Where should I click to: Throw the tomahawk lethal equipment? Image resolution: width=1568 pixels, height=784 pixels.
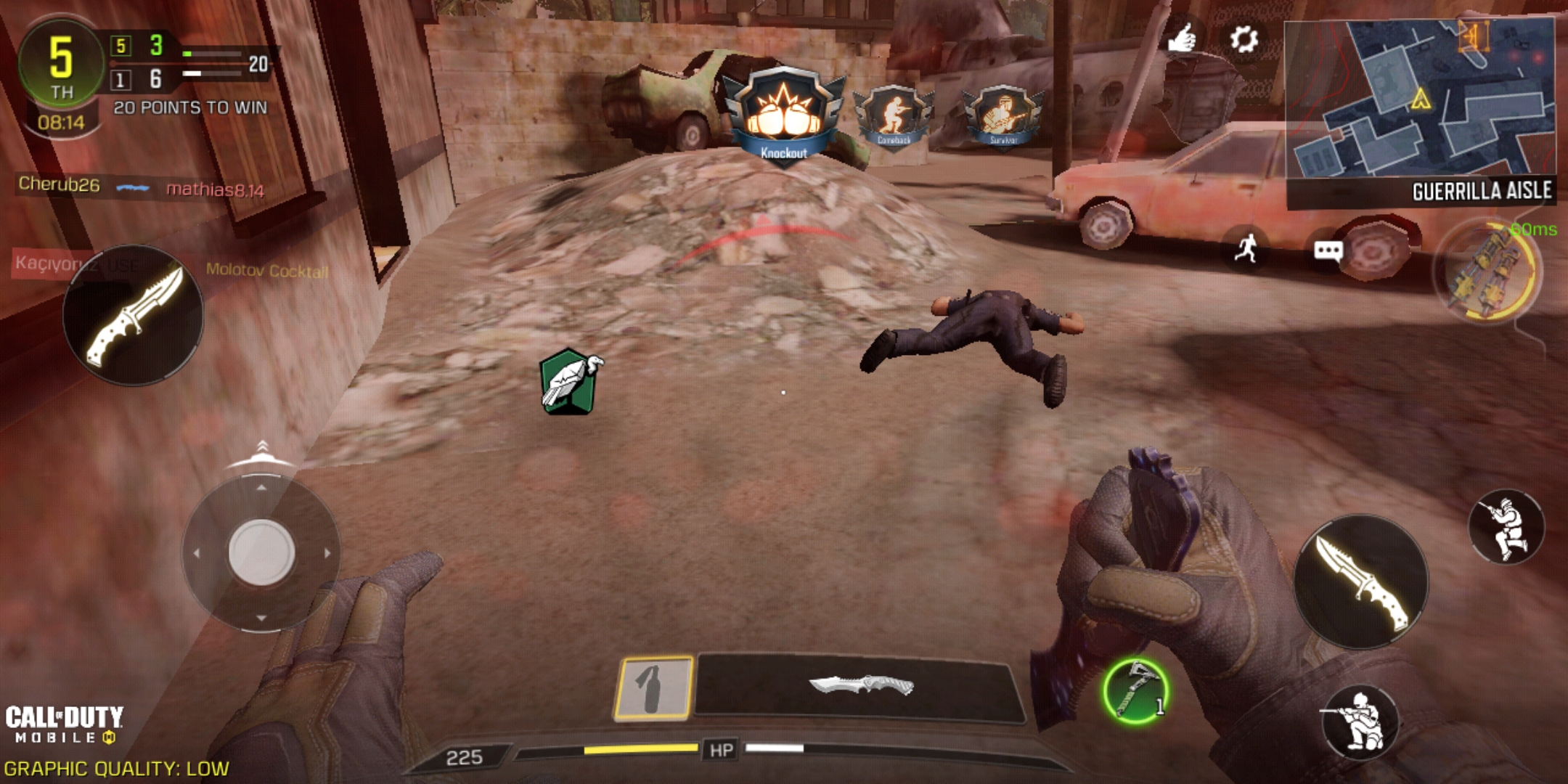(x=1135, y=691)
